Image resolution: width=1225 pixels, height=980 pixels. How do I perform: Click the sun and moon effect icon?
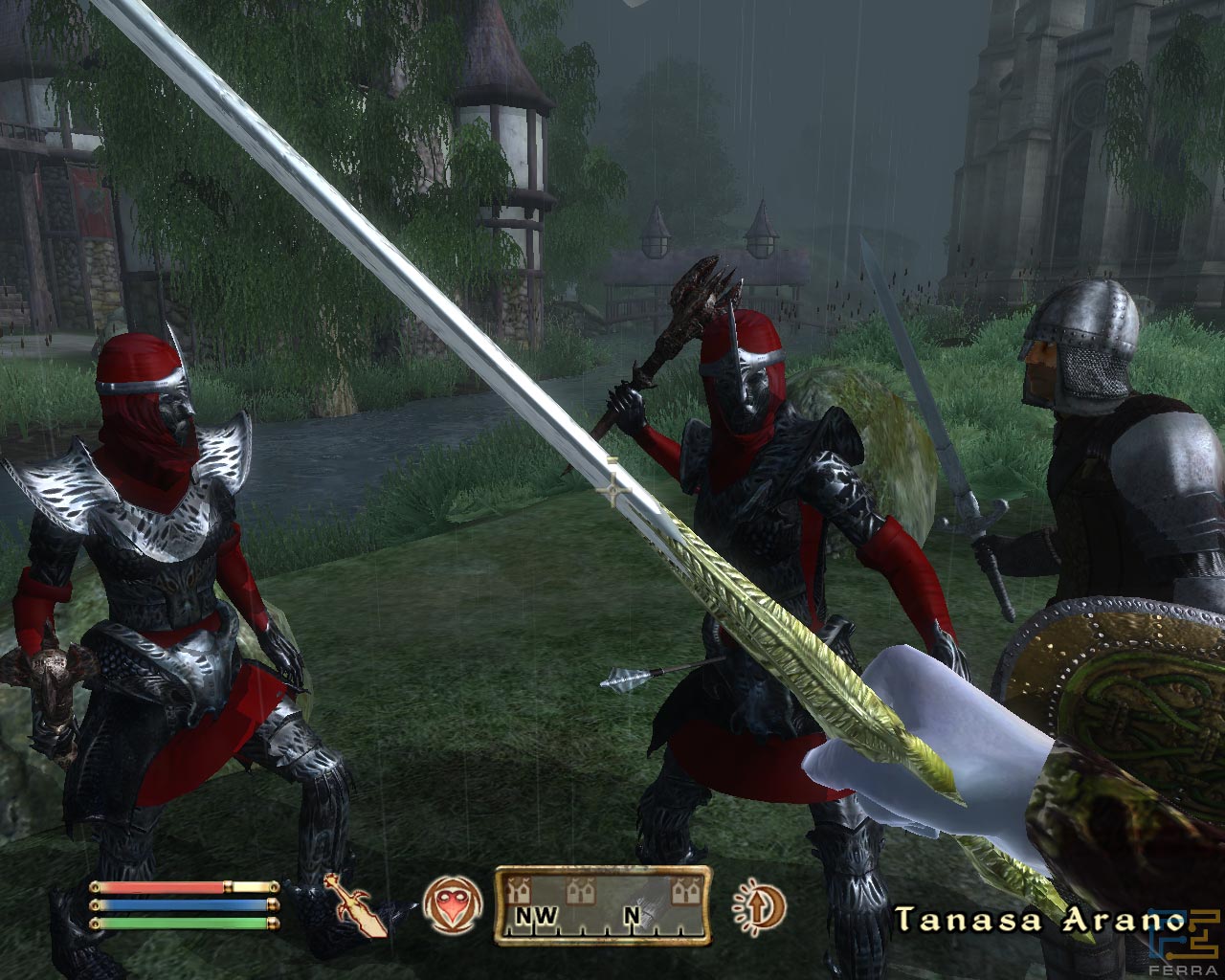click(x=759, y=904)
